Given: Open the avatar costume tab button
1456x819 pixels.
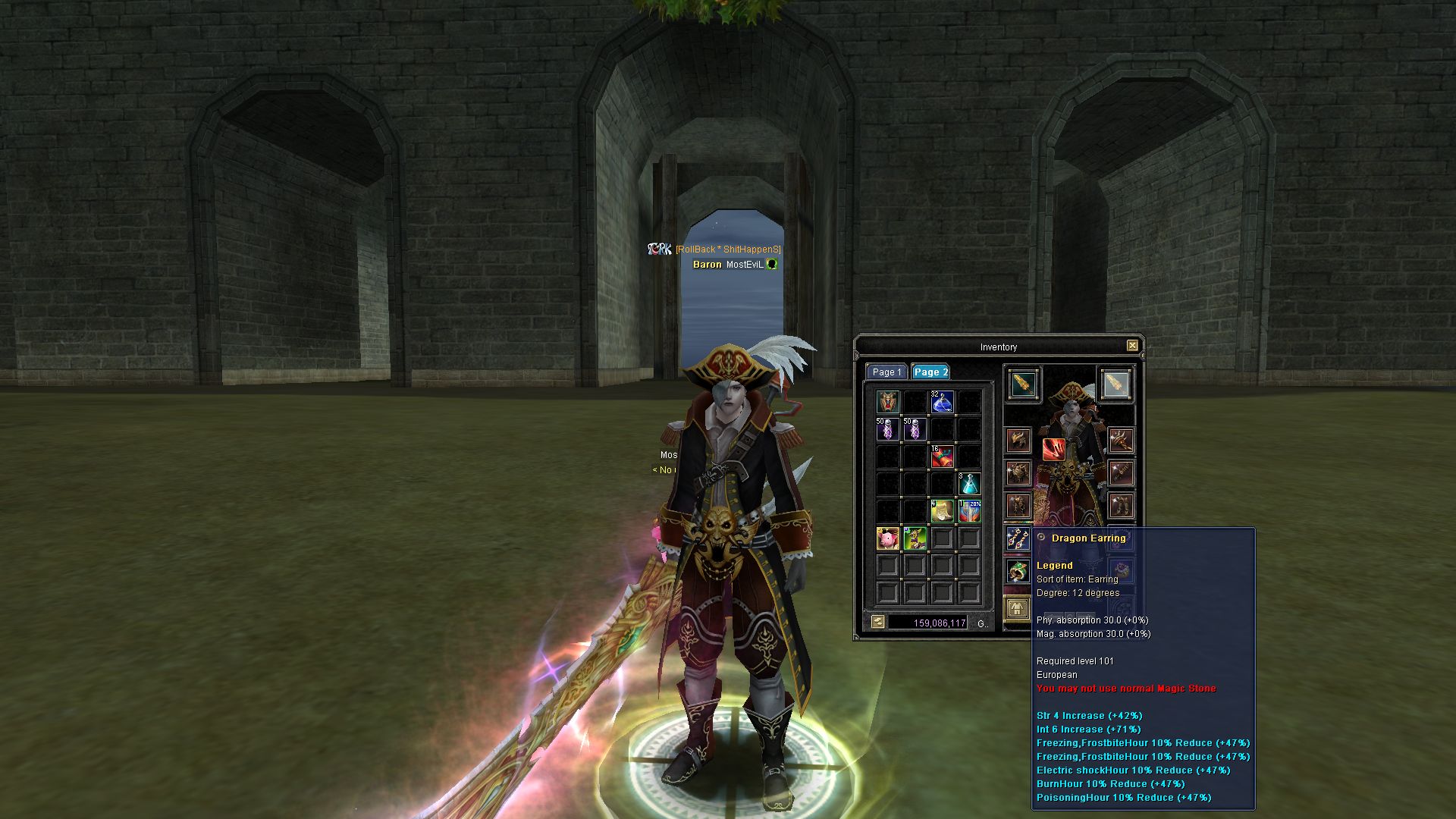Looking at the screenshot, I should tap(1018, 608).
